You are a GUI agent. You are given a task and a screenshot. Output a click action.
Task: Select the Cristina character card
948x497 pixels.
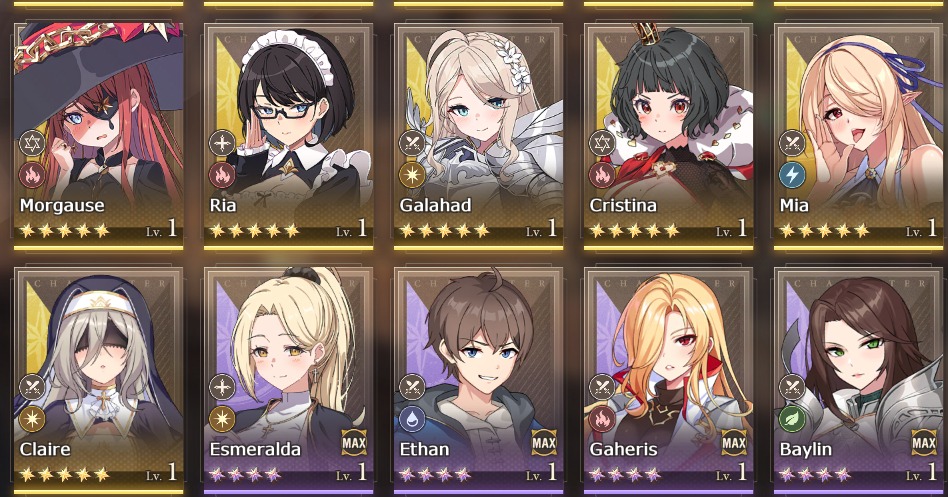click(668, 130)
